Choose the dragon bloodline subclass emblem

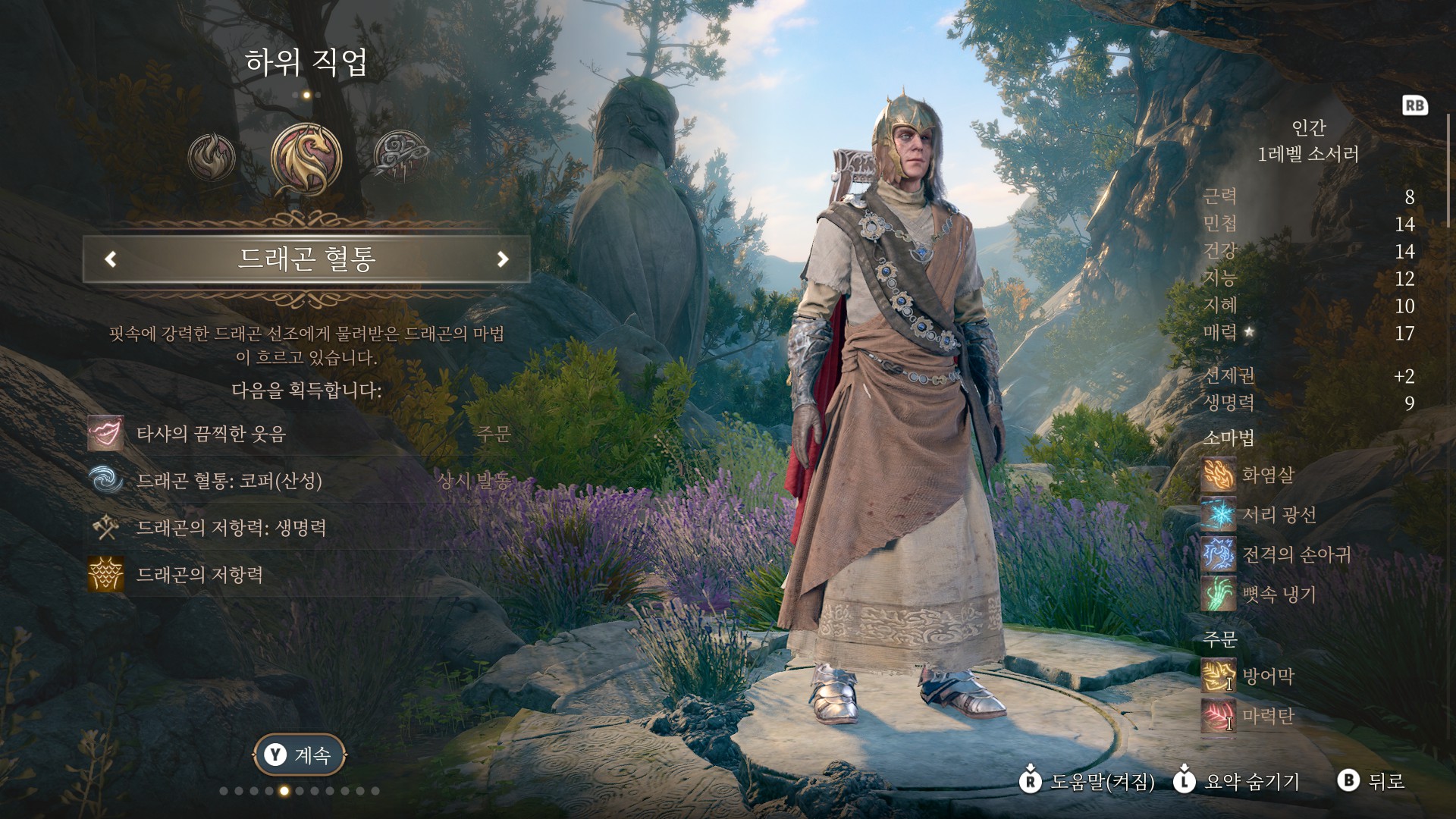click(x=306, y=158)
